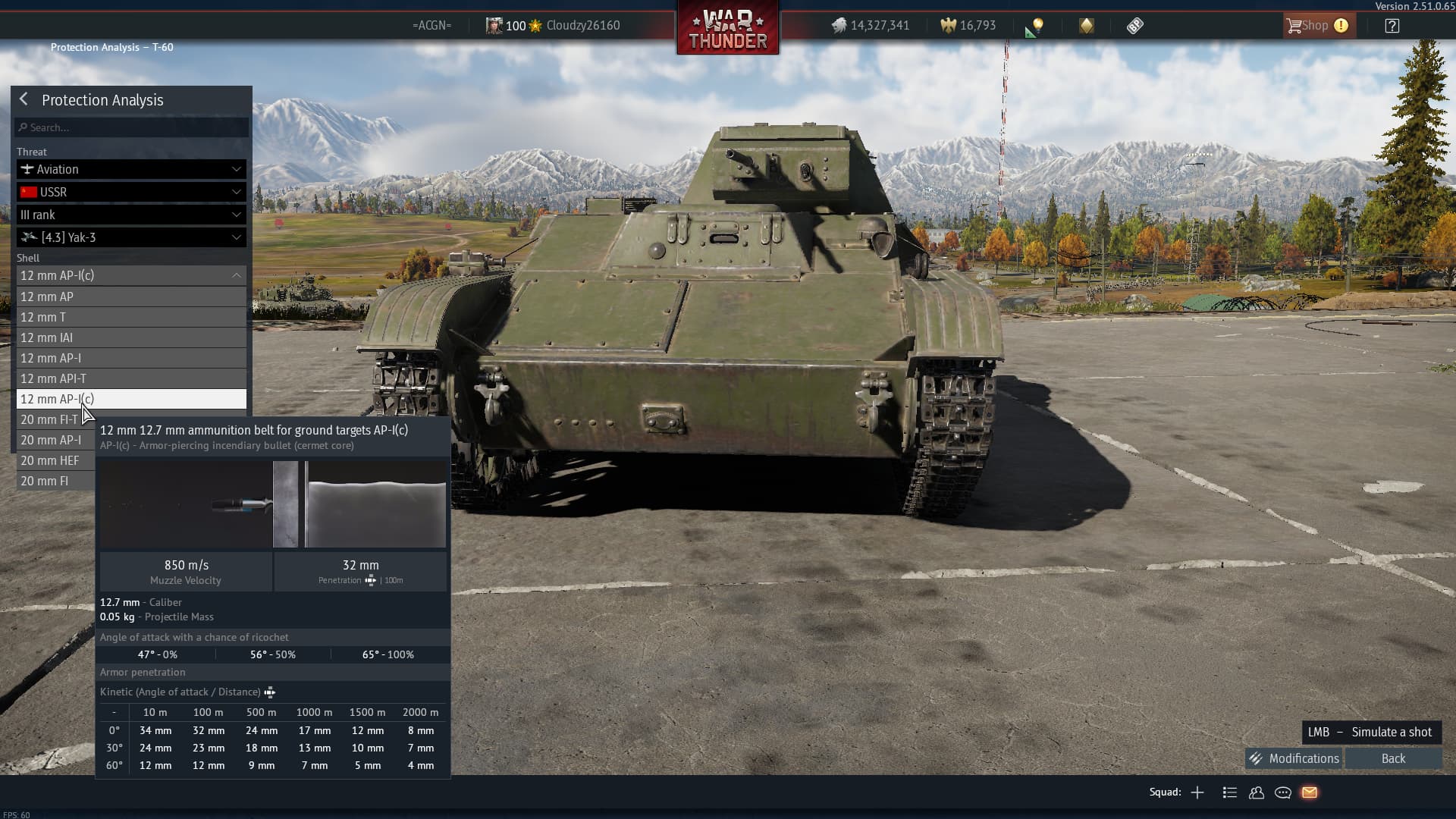Viewport: 1456px width, 819px height.
Task: Choose the 12 mm API-T shell
Action: pos(131,378)
